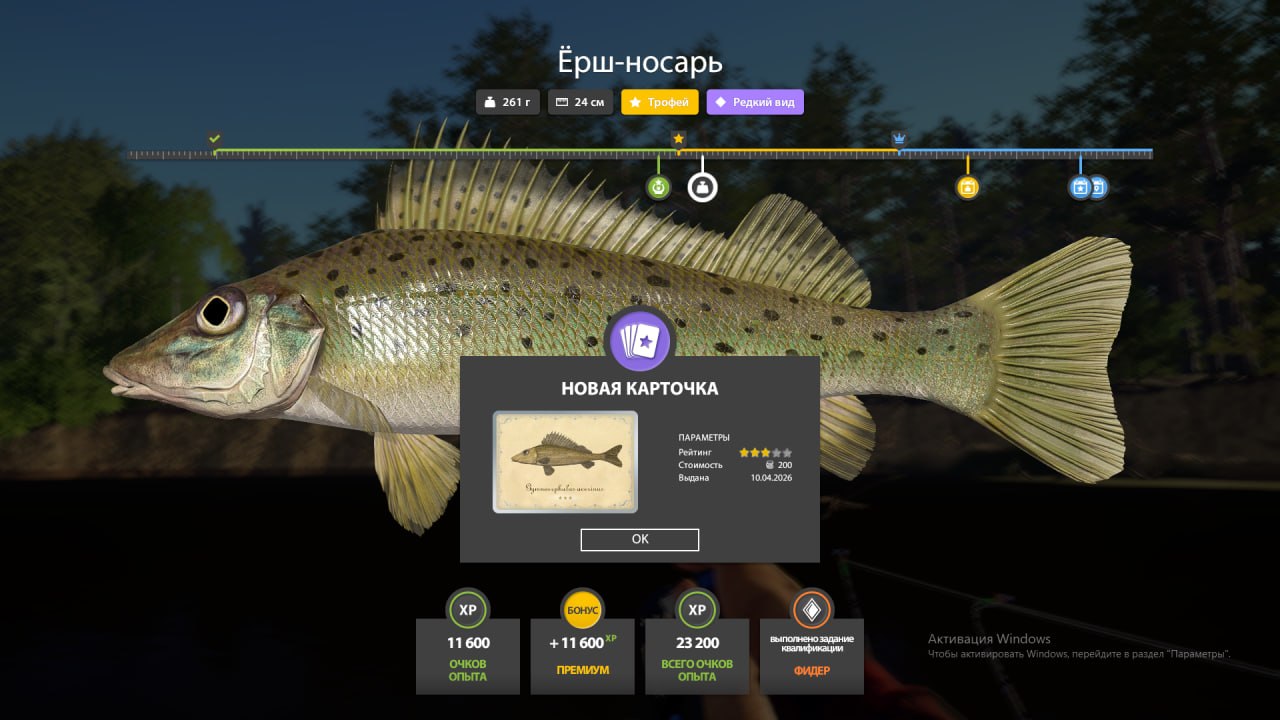Click the green checkmark on the scale
This screenshot has width=1280, height=720.
click(x=214, y=139)
